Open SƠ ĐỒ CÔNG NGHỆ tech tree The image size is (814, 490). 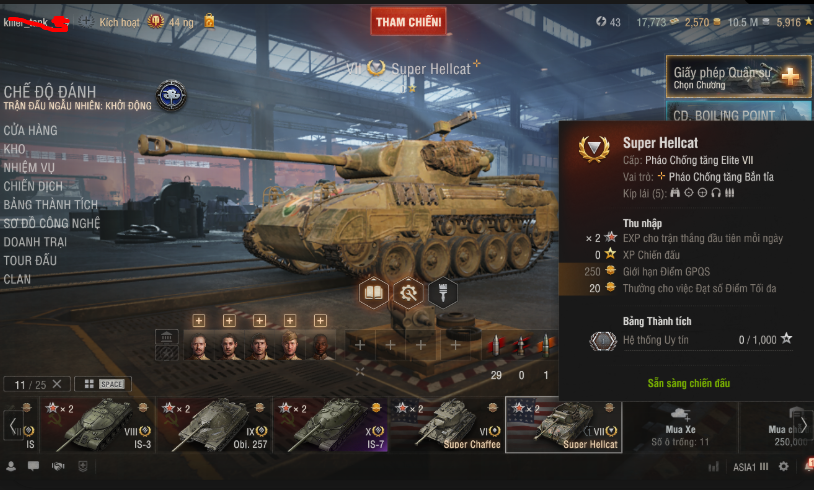[52, 223]
